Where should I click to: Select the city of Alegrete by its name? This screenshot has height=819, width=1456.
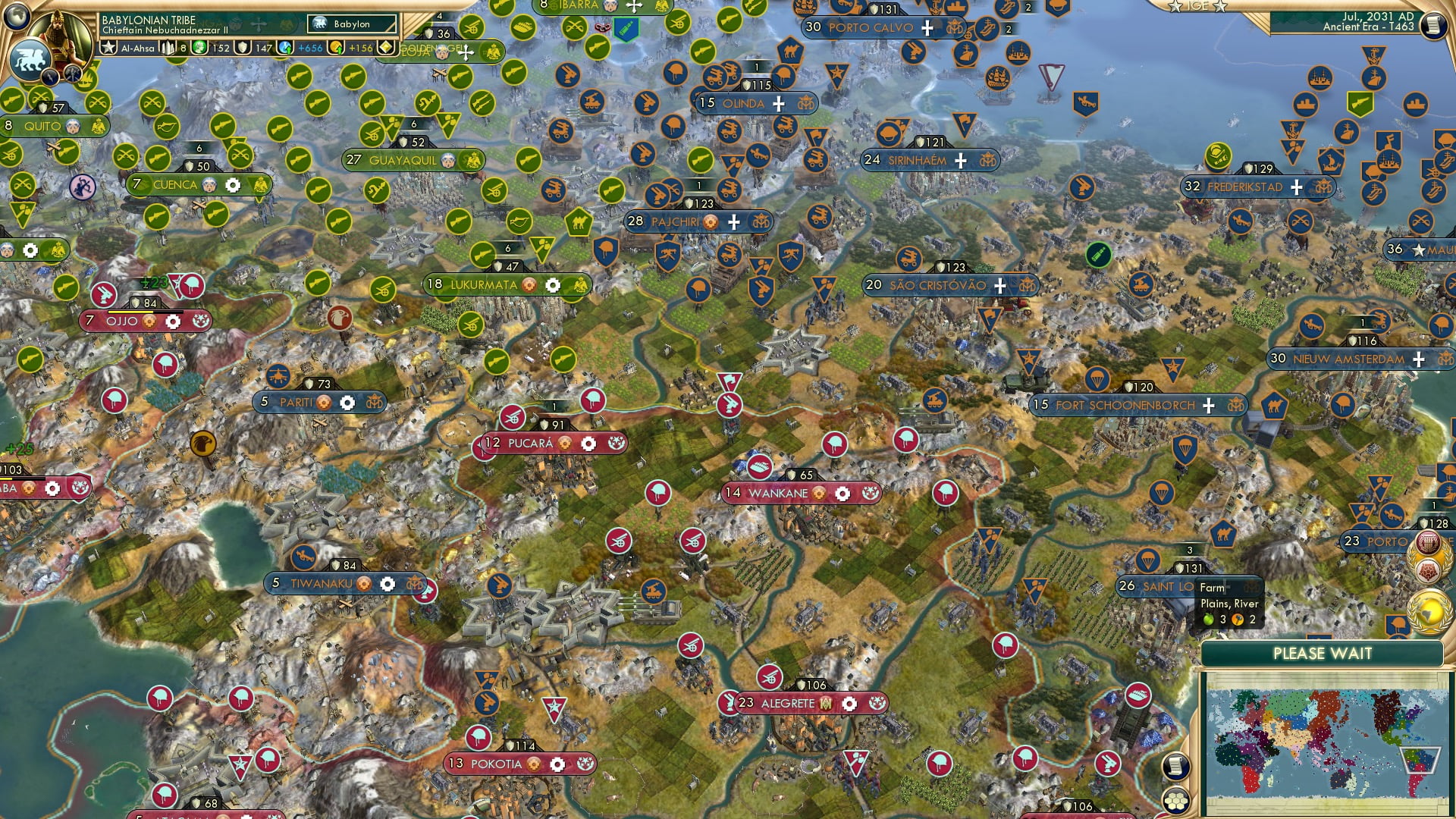pos(790,704)
